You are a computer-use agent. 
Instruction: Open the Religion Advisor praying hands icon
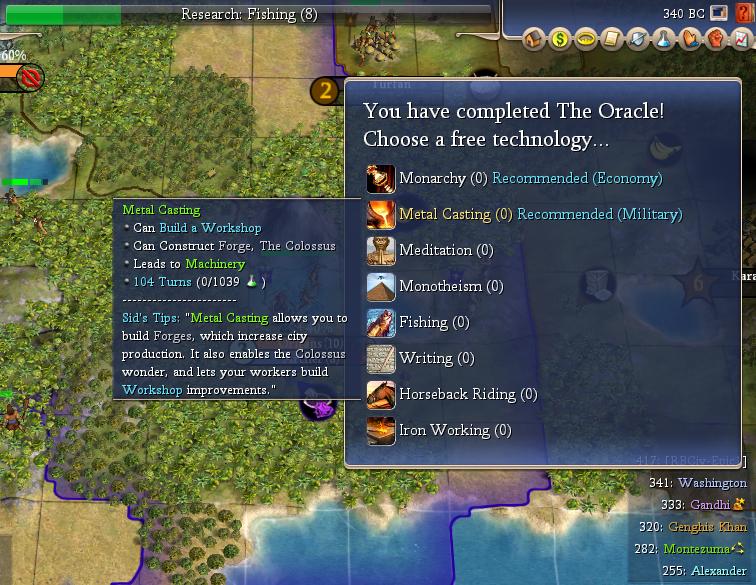coord(690,40)
